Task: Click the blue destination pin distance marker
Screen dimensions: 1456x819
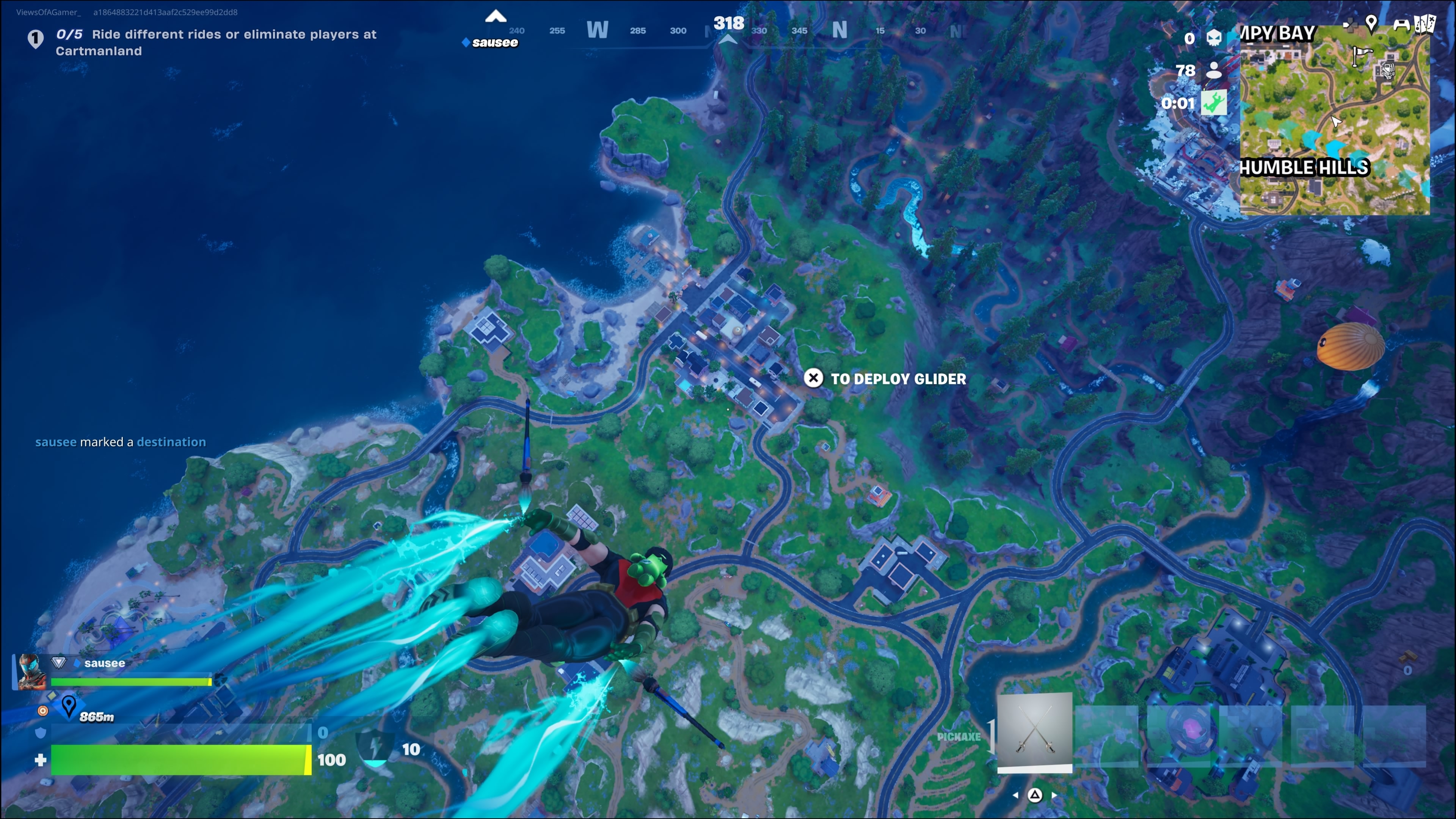Action: [x=69, y=706]
